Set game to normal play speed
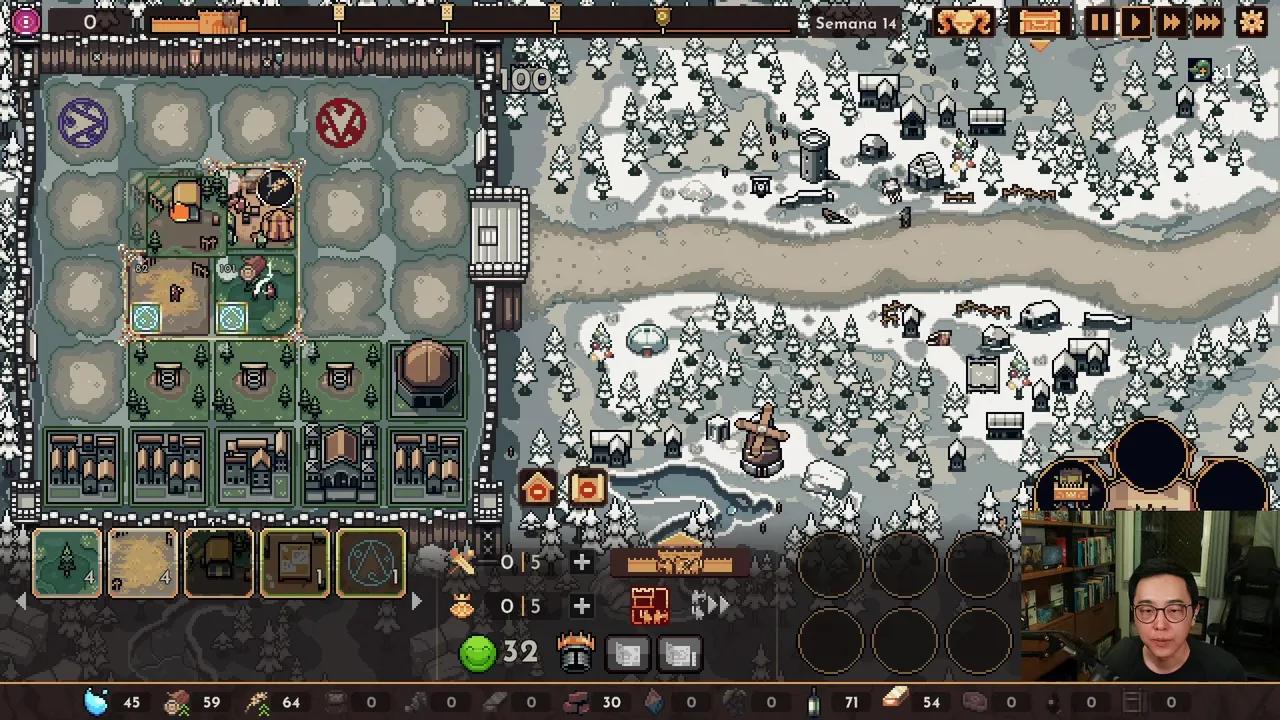This screenshot has height=720, width=1280. click(x=1136, y=22)
